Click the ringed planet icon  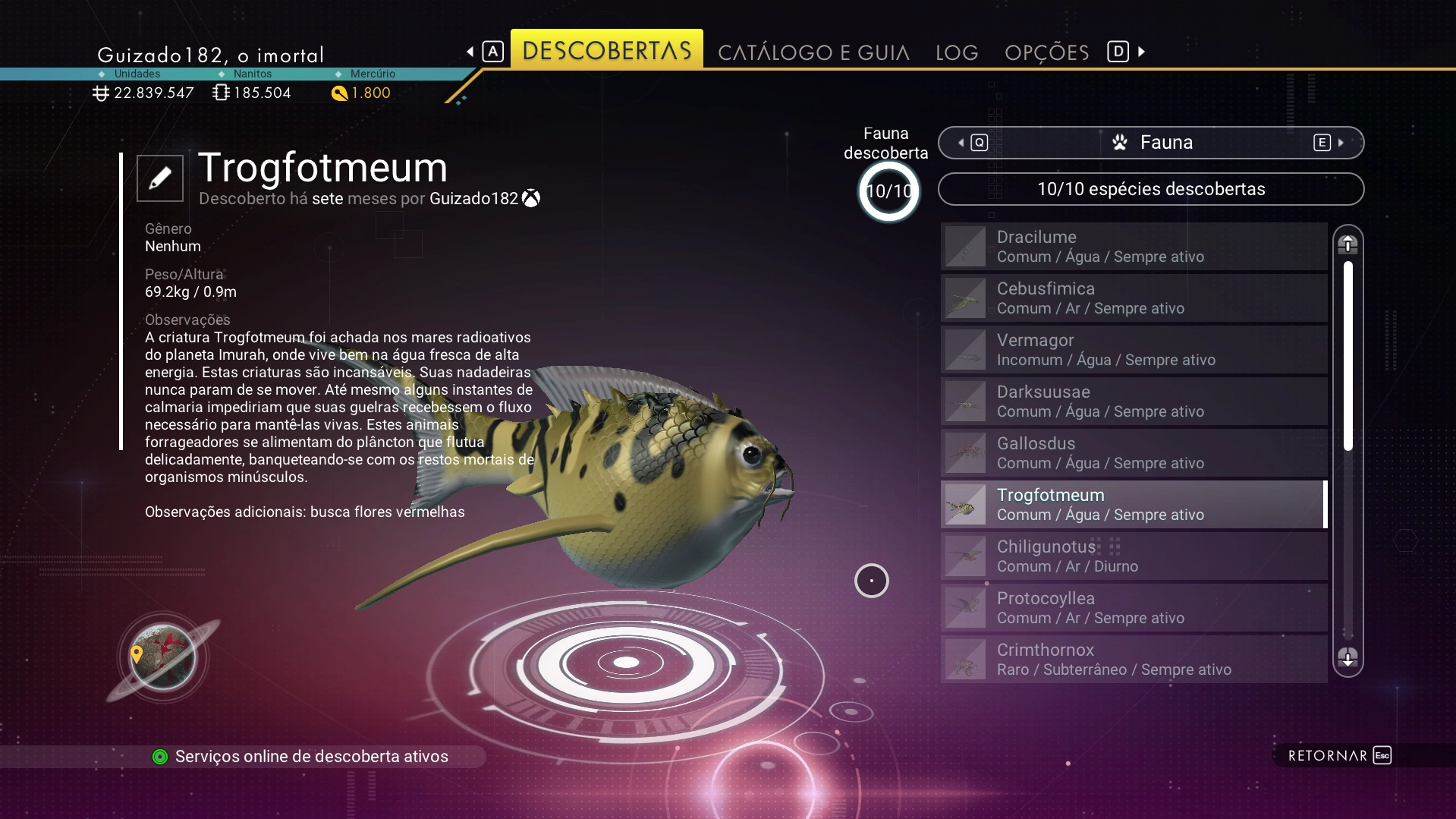click(162, 657)
